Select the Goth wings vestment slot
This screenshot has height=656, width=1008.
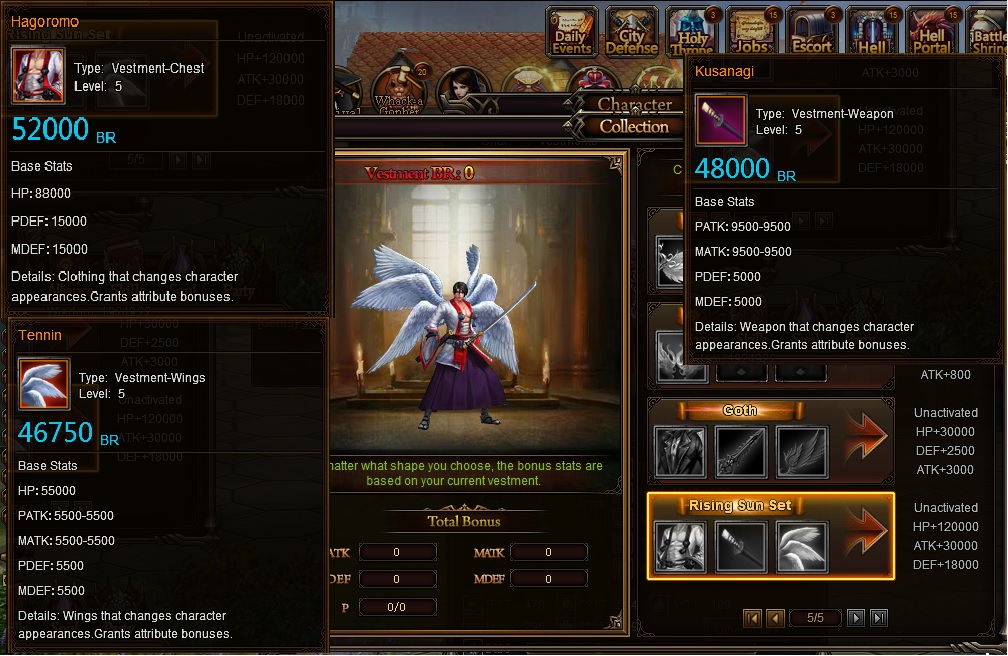tap(802, 452)
